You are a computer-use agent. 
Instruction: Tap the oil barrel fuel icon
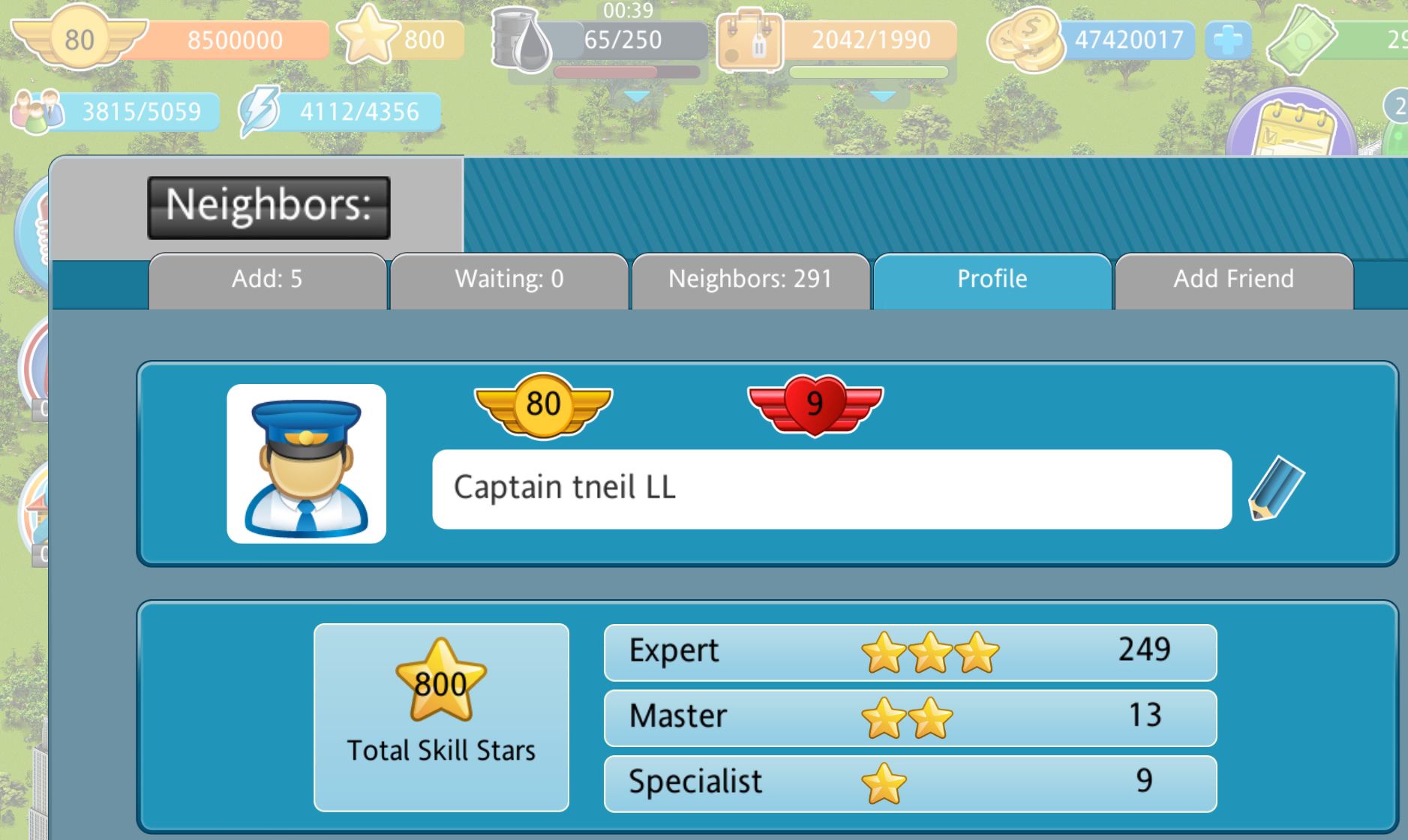[x=521, y=40]
